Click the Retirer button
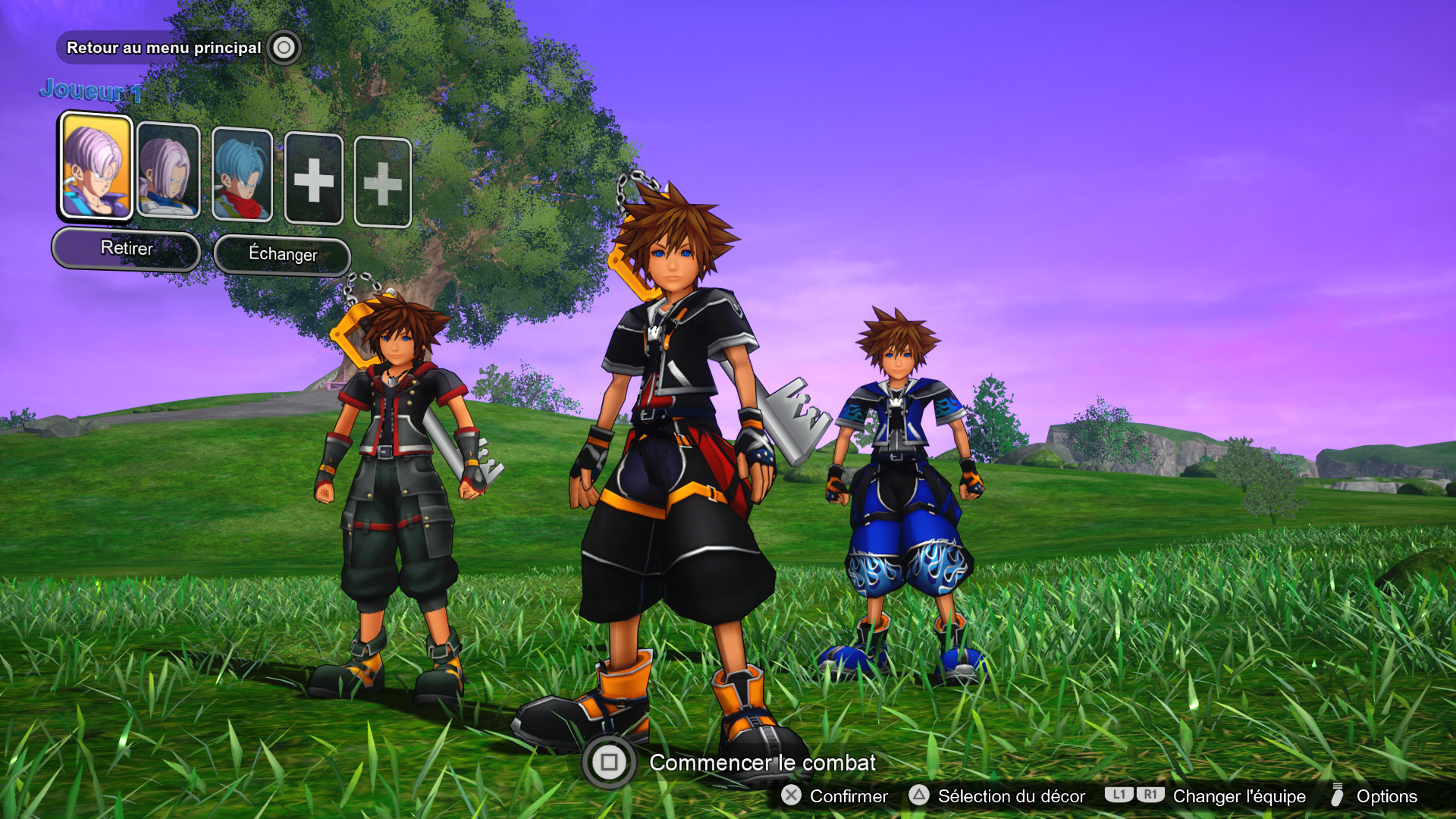This screenshot has height=819, width=1456. pyautogui.click(x=125, y=248)
